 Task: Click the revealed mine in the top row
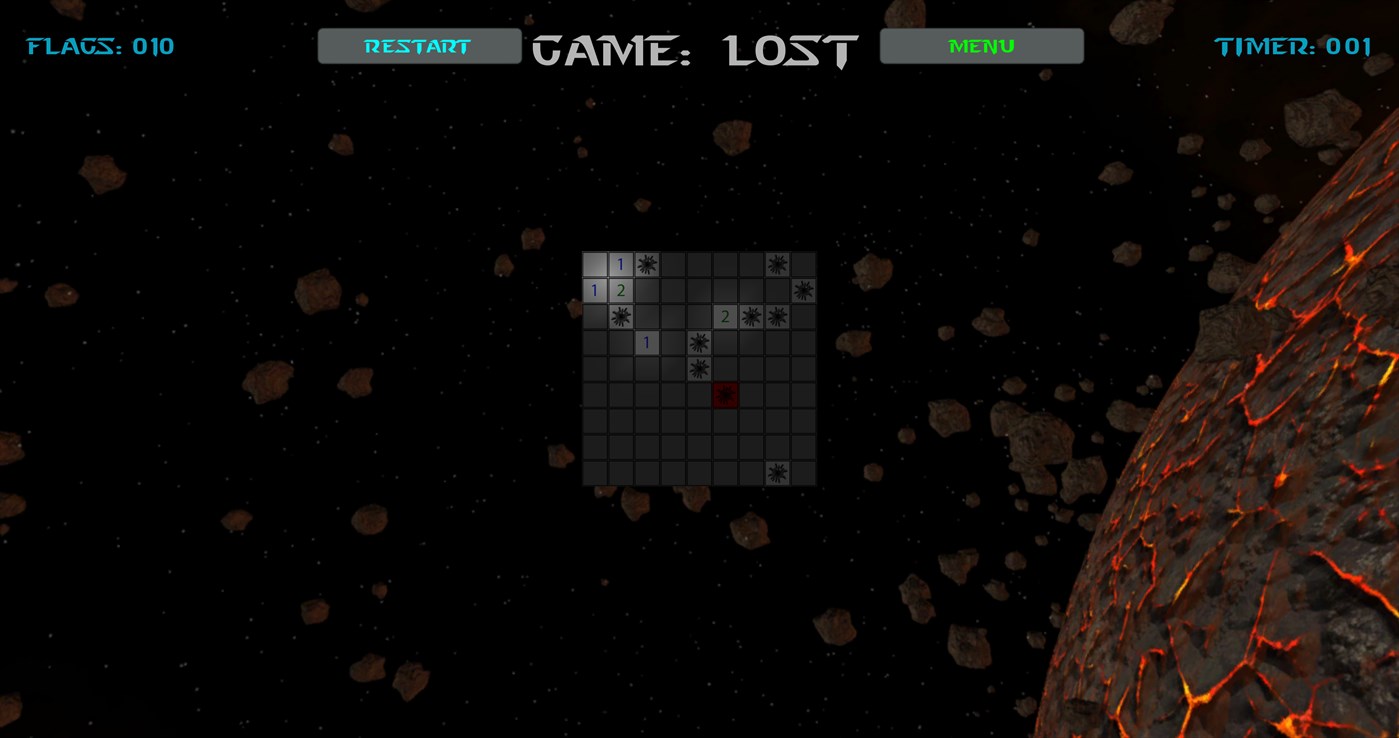(x=647, y=264)
